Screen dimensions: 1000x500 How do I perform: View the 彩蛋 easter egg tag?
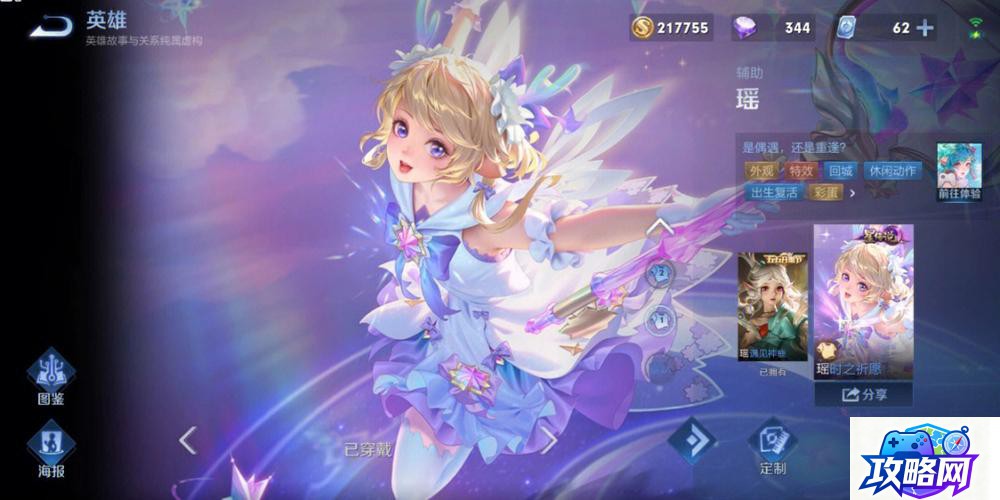point(827,192)
